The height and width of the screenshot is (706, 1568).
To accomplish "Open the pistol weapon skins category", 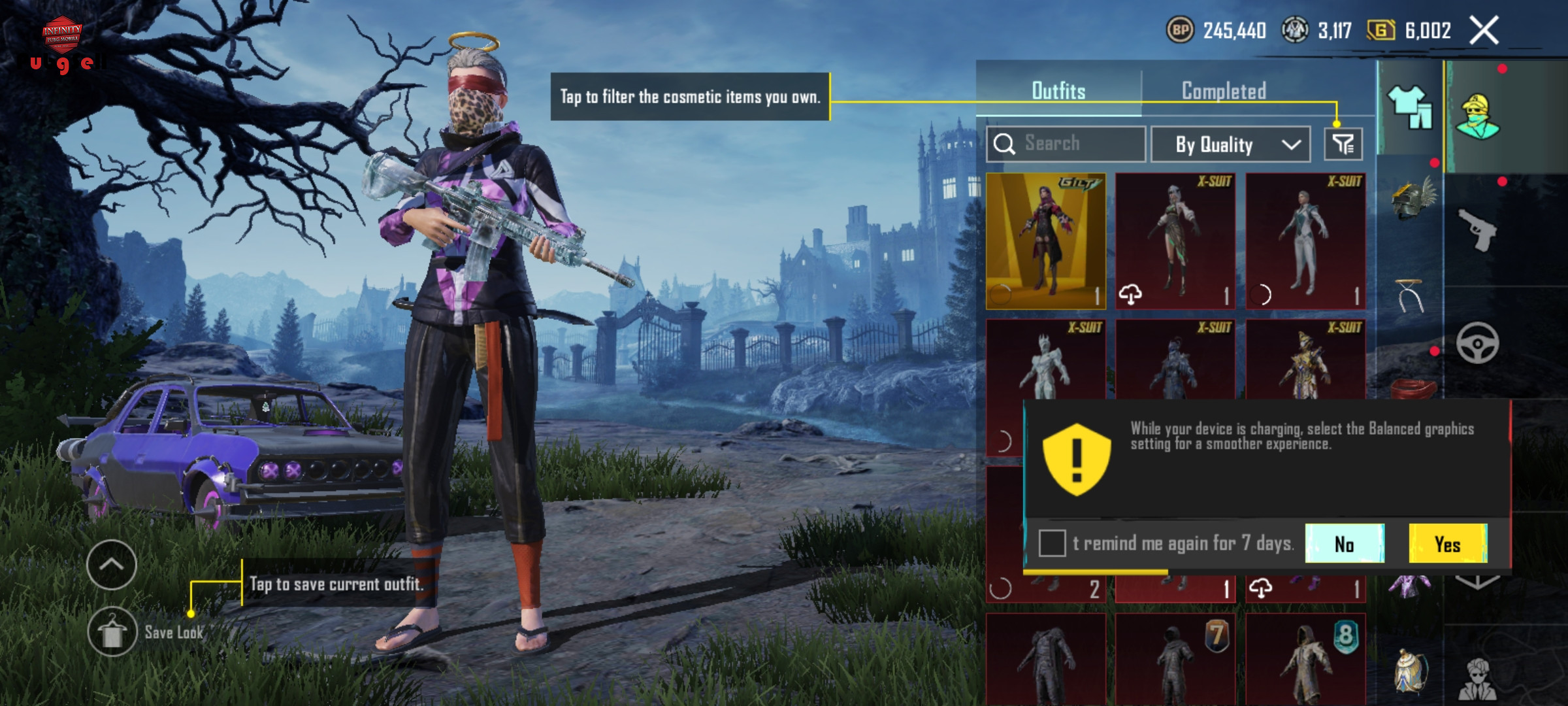I will 1478,229.
